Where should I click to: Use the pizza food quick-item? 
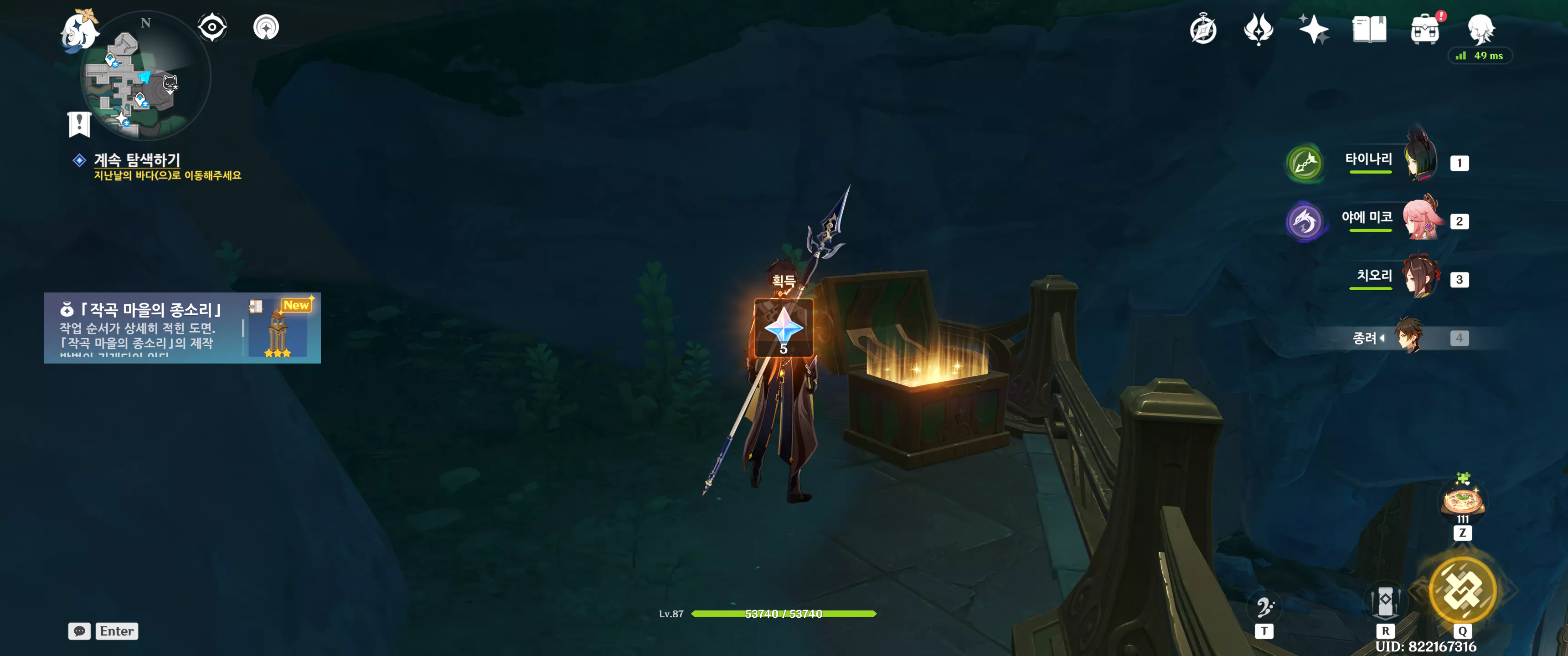[1463, 502]
